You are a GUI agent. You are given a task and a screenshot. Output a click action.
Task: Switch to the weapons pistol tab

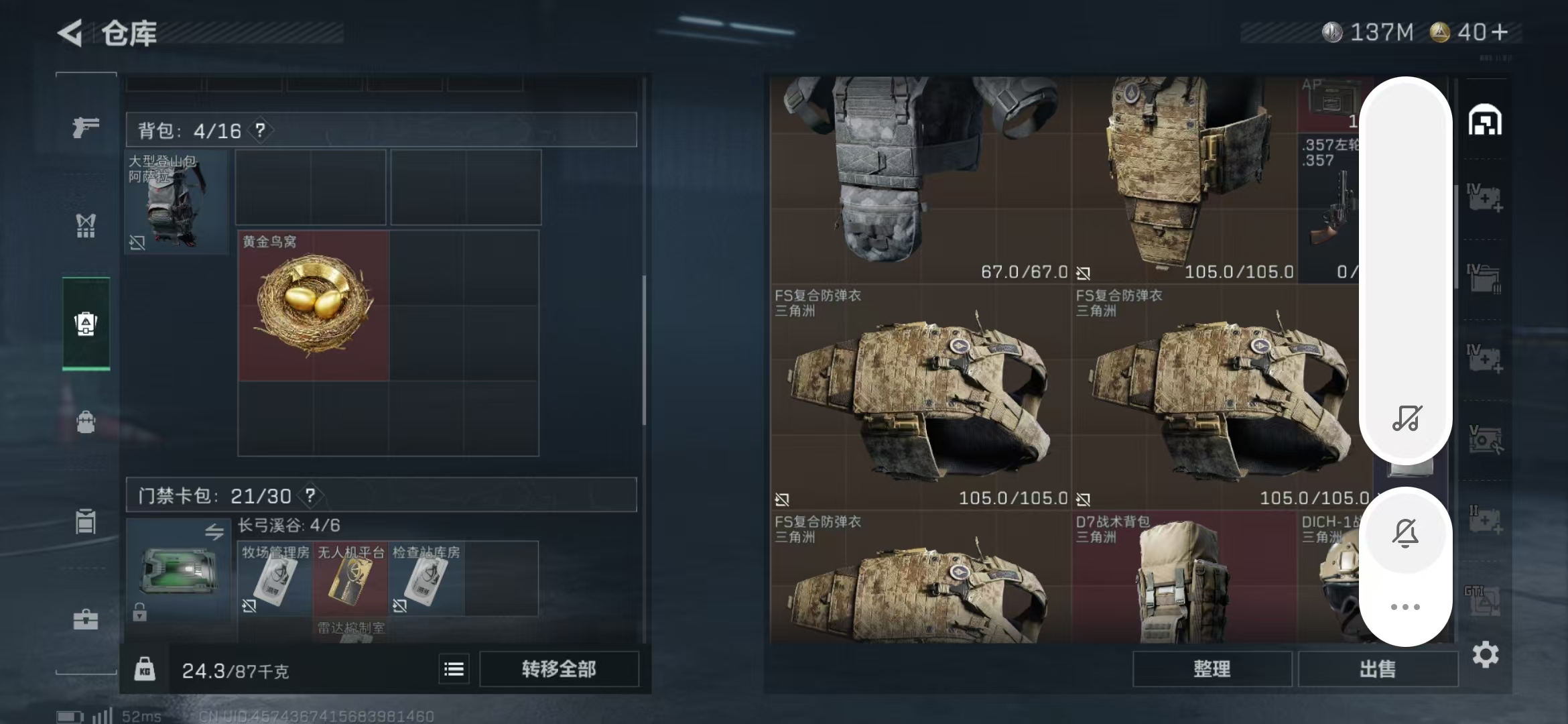click(86, 127)
